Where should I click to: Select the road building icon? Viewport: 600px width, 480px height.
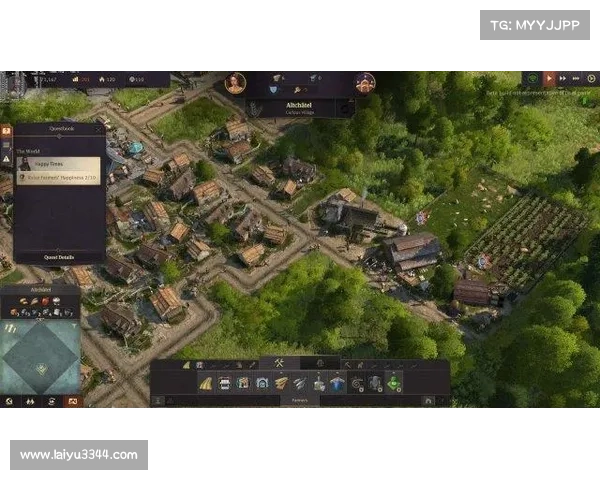[x=206, y=383]
